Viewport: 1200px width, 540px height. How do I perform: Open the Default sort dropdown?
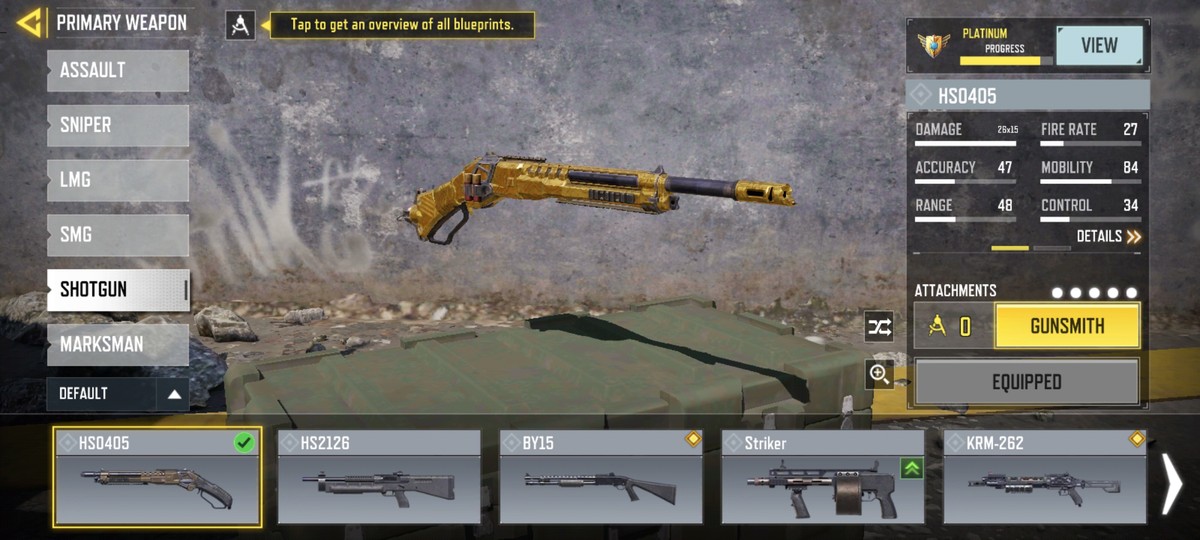point(117,394)
